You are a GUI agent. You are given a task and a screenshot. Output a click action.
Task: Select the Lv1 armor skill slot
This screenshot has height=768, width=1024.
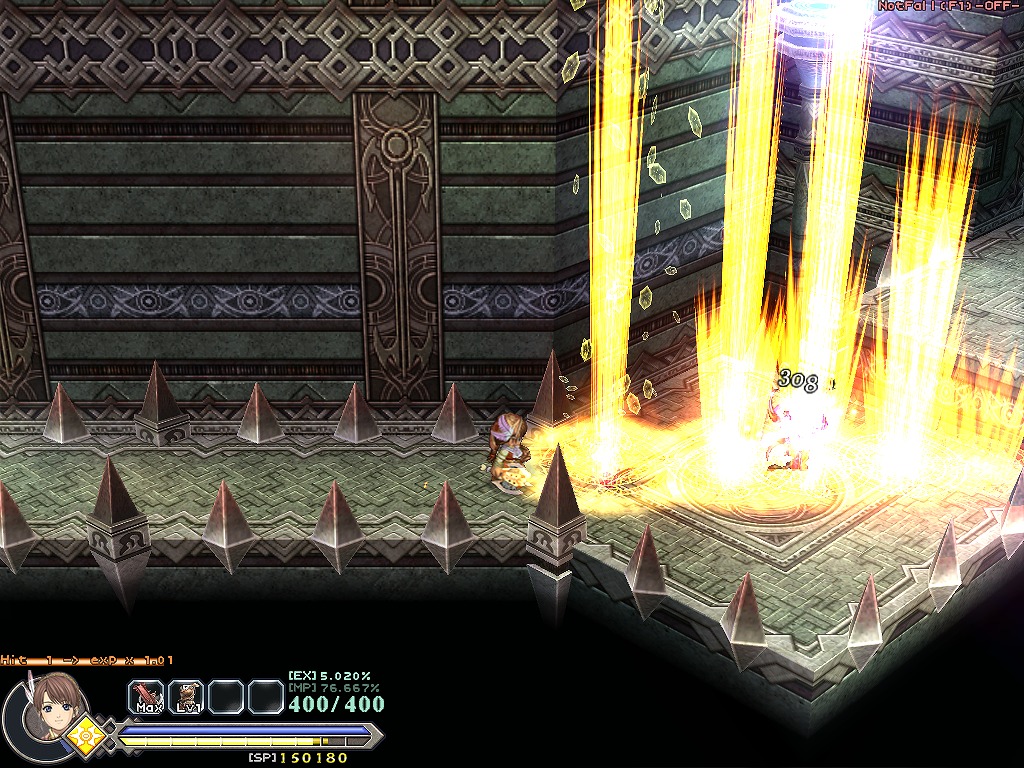tap(186, 696)
